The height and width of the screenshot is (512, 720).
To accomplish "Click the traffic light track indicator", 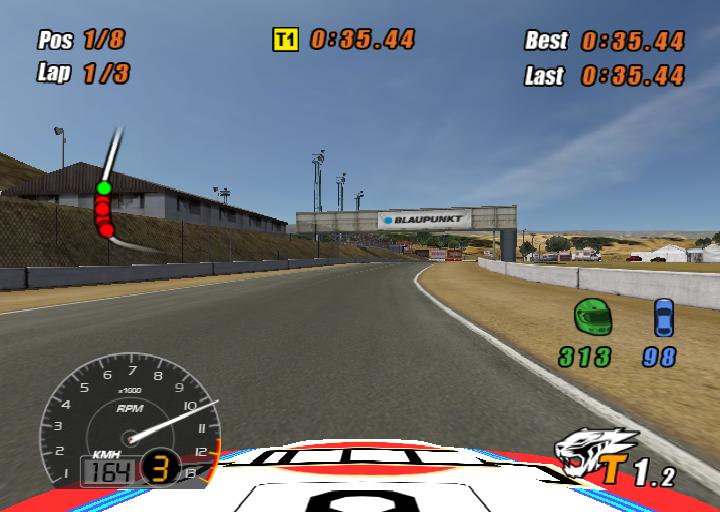I will 104,208.
